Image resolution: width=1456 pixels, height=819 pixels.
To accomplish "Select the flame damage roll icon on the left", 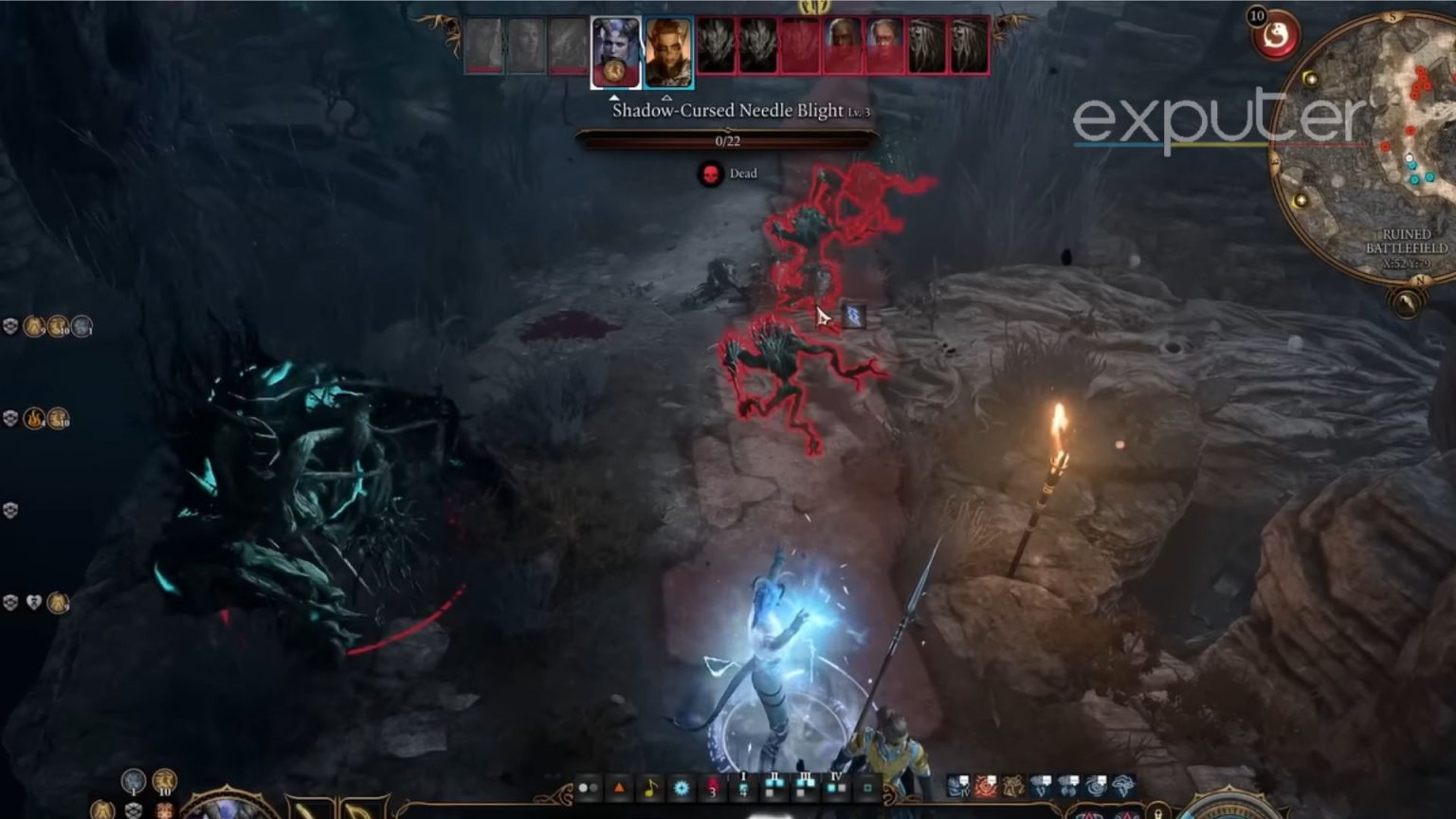I will tap(35, 419).
